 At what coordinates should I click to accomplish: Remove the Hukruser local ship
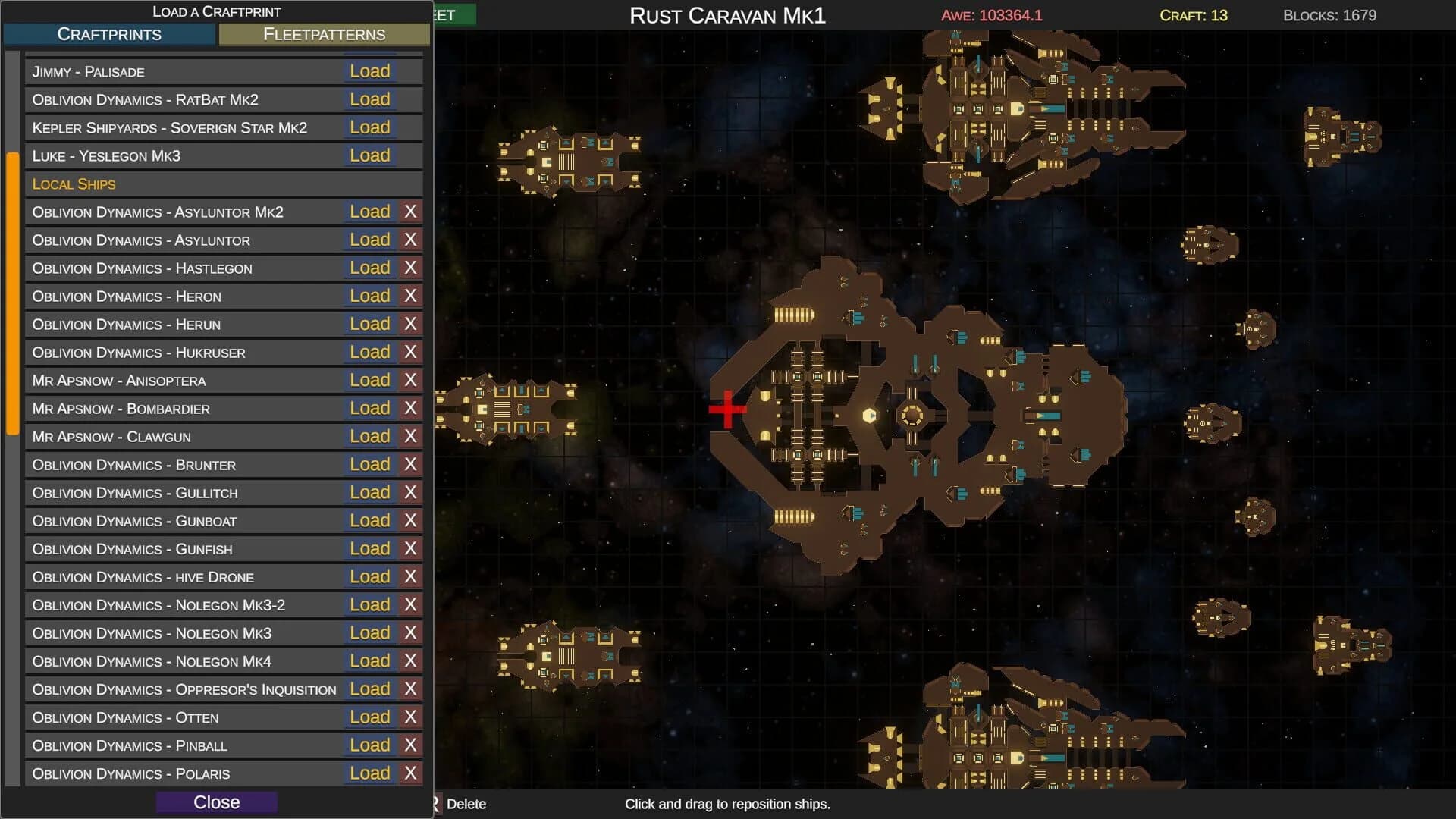pyautogui.click(x=410, y=352)
